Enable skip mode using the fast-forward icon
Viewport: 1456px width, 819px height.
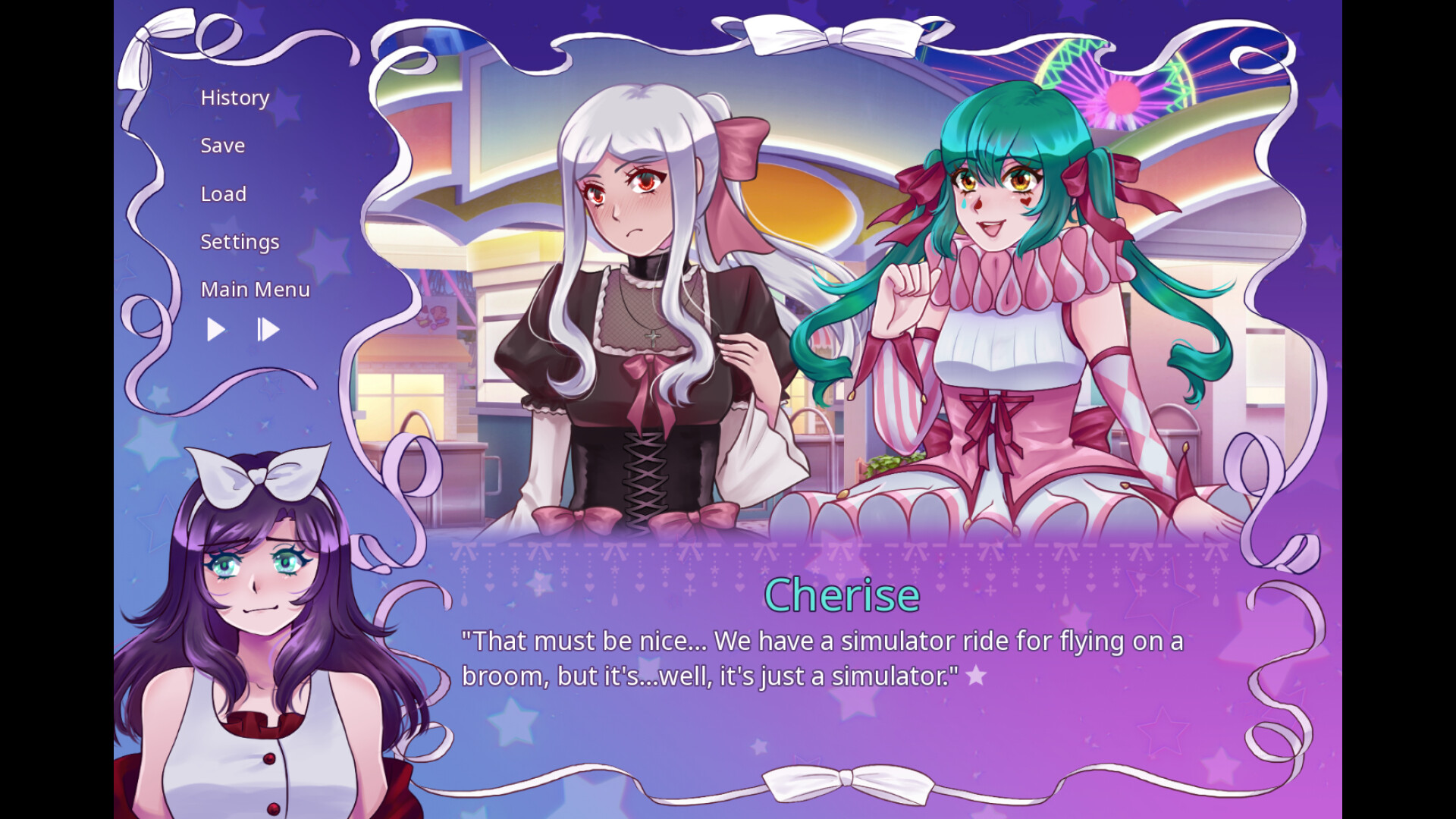coord(268,329)
